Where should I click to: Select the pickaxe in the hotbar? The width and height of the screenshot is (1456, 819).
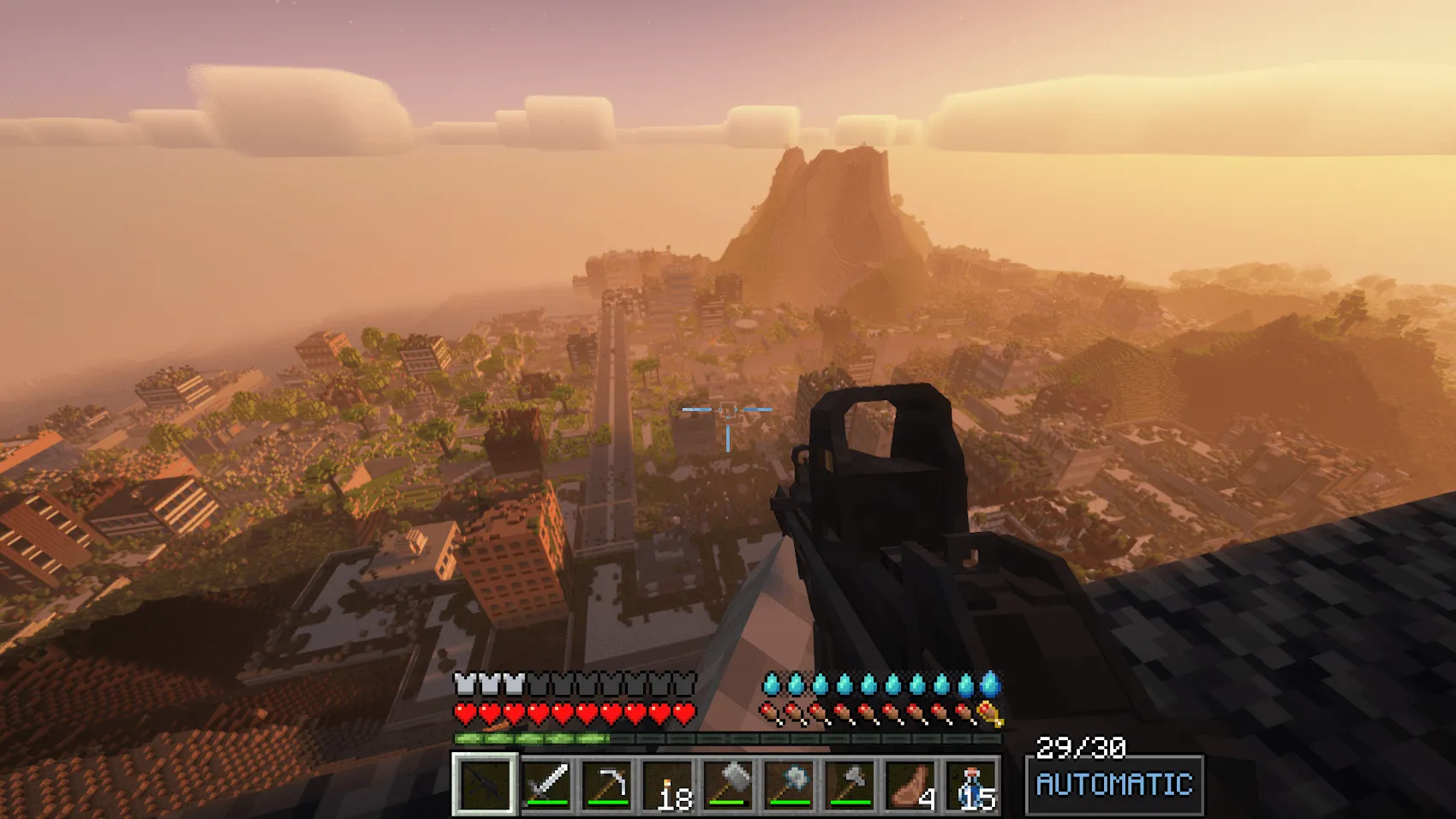coord(607,782)
